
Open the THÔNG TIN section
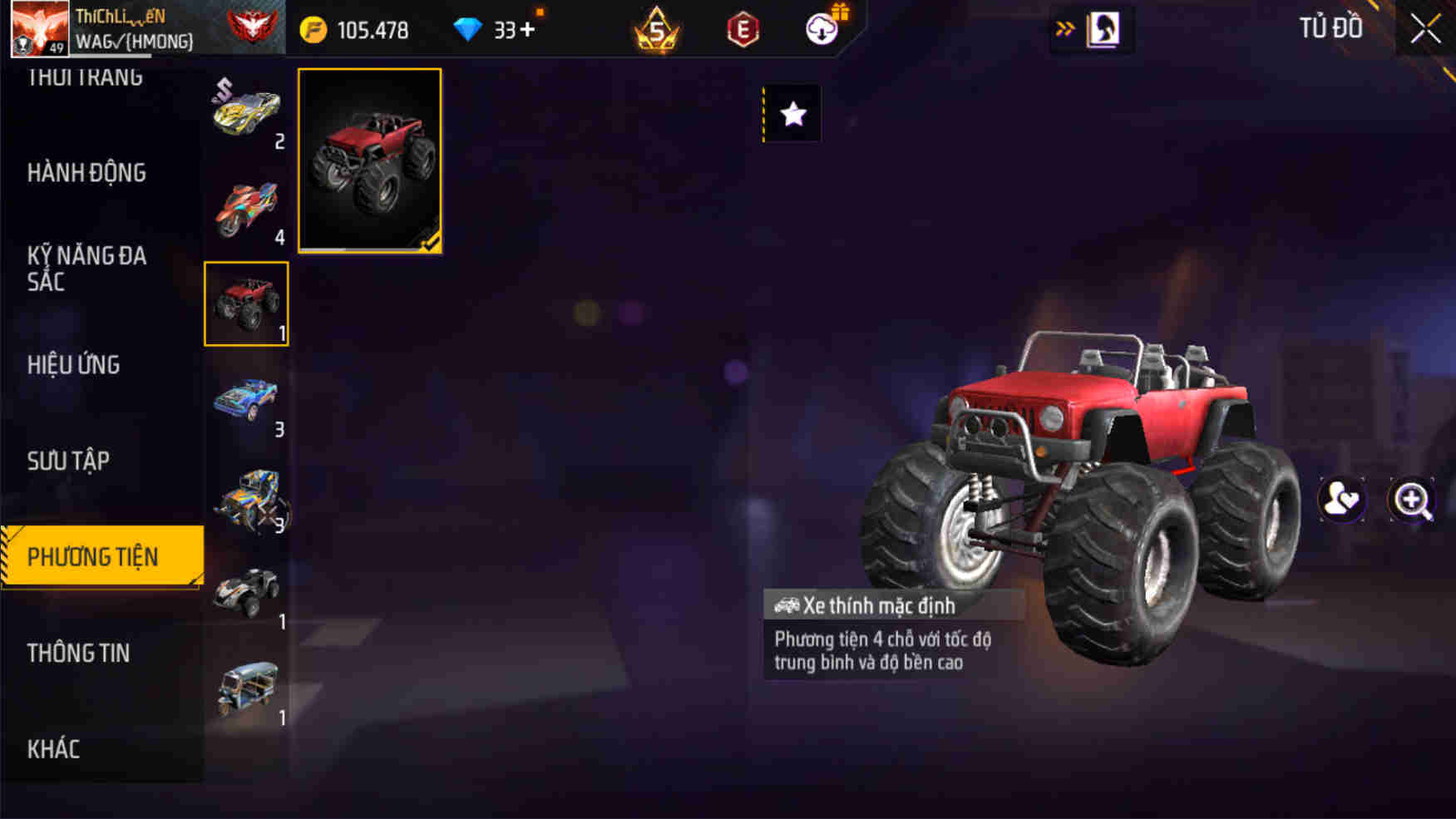(x=79, y=654)
